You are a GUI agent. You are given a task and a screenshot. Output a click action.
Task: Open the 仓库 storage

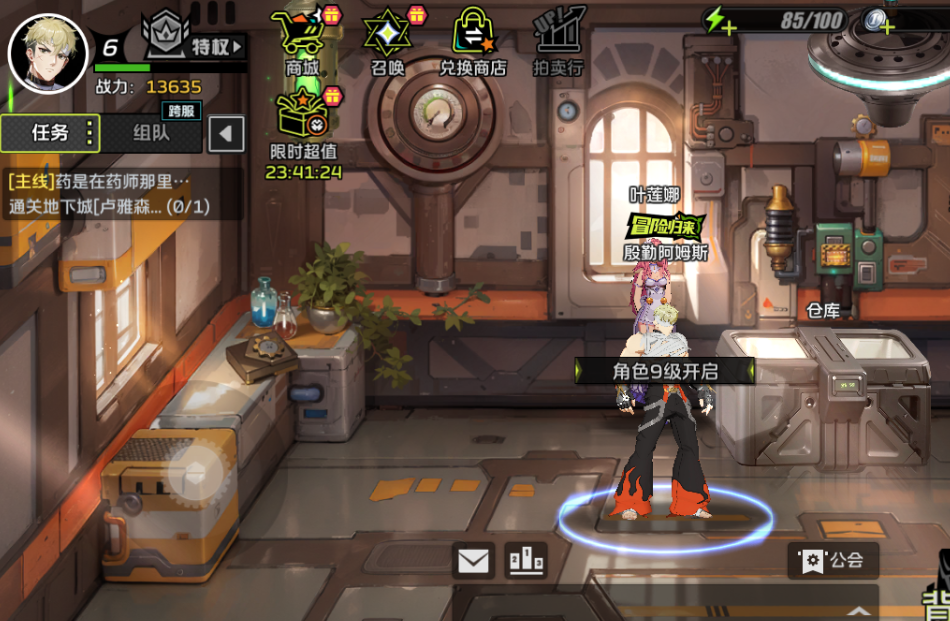coord(823,311)
